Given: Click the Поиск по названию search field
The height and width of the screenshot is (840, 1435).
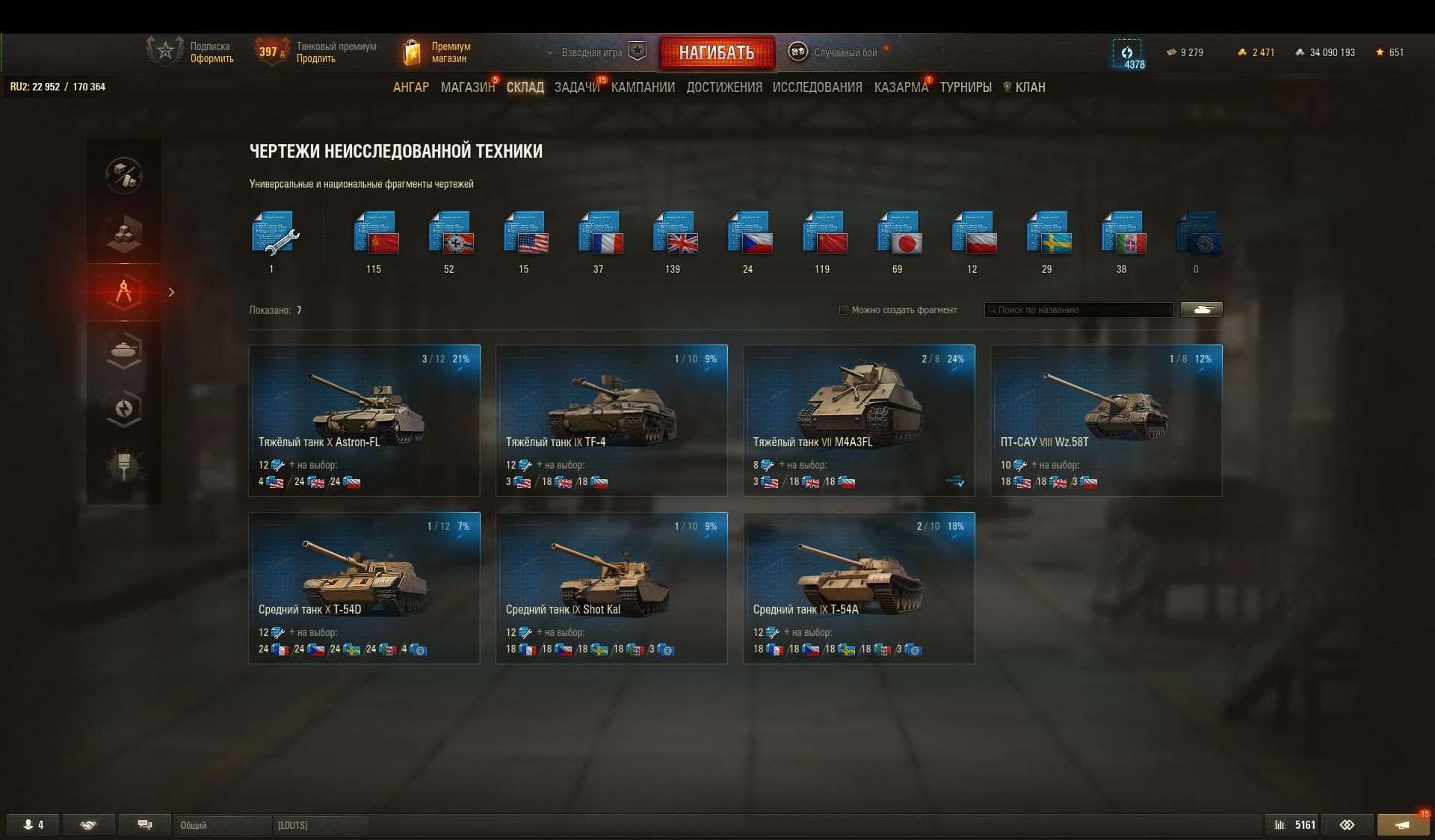Looking at the screenshot, I should (x=1078, y=309).
